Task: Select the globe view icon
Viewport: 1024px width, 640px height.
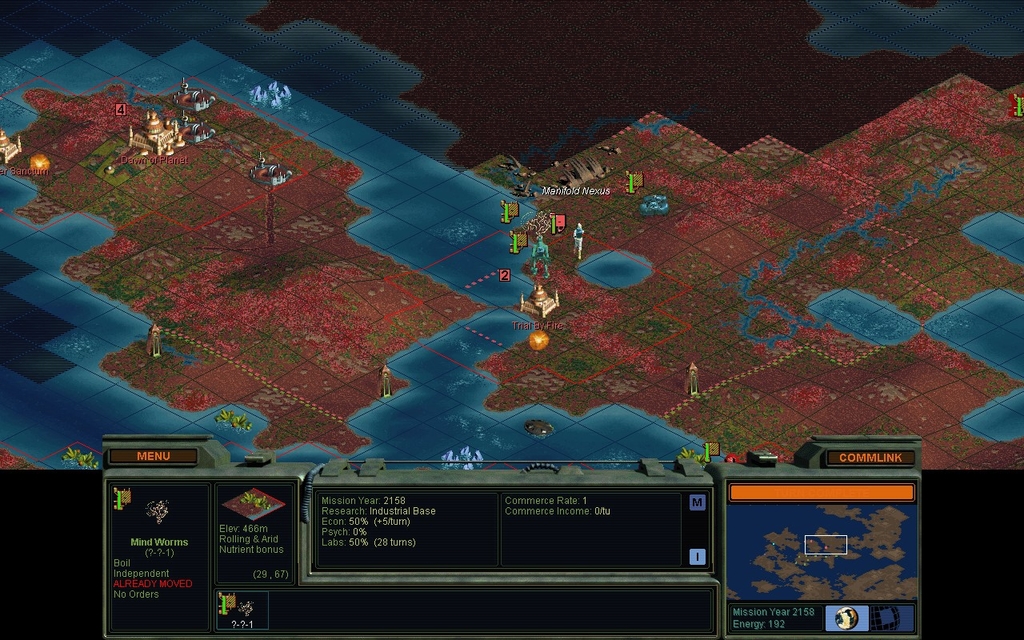Action: point(847,617)
